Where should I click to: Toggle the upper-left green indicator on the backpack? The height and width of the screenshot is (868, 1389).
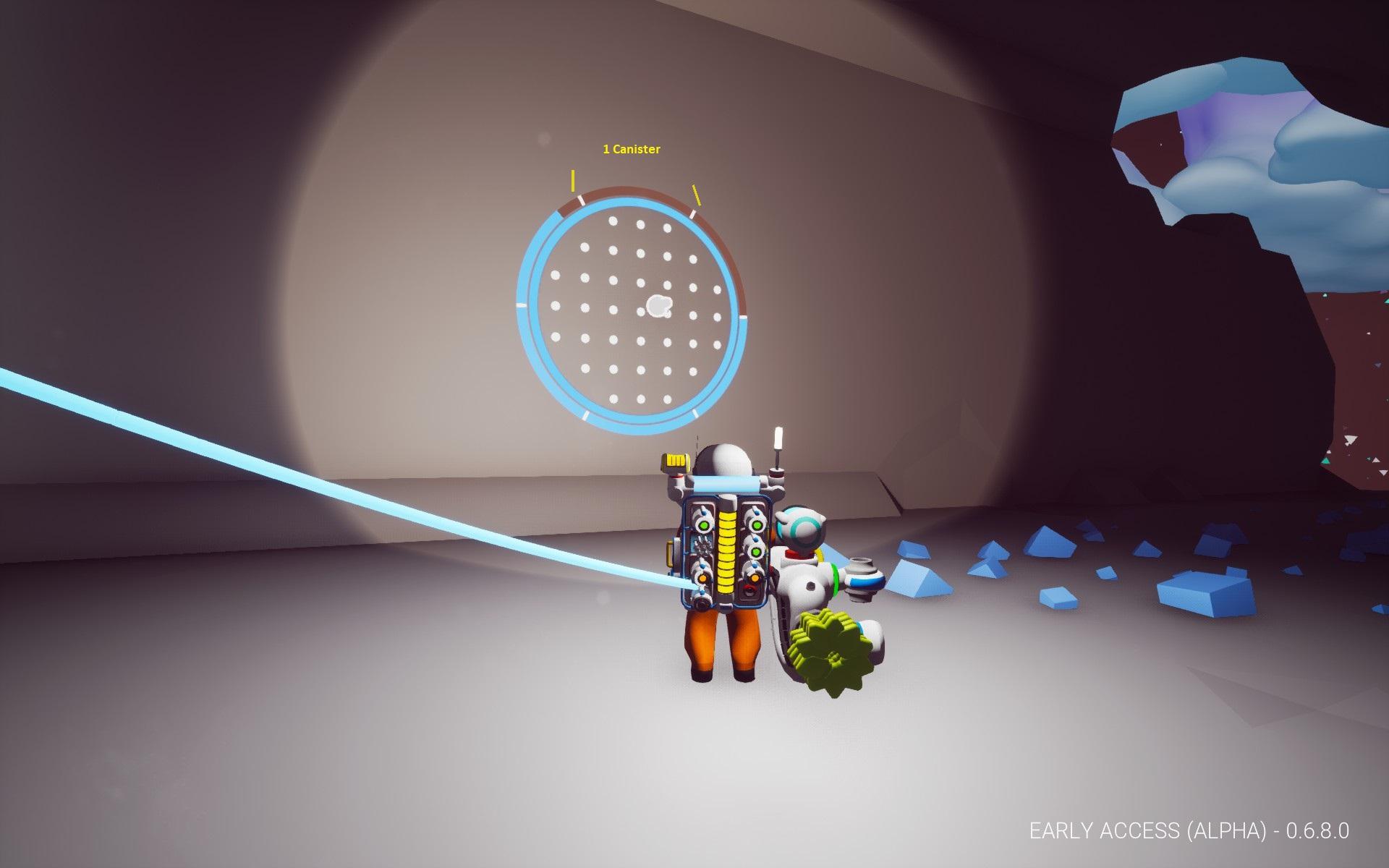pos(703,525)
